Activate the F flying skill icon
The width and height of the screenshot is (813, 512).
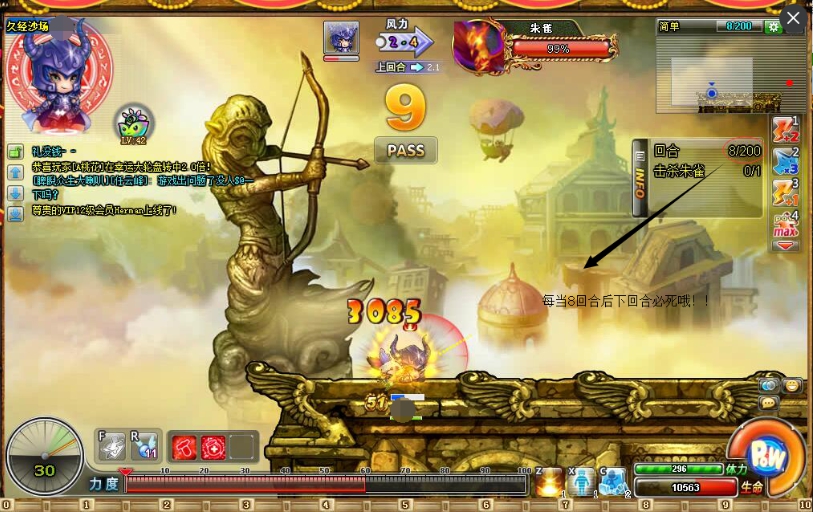coord(112,446)
